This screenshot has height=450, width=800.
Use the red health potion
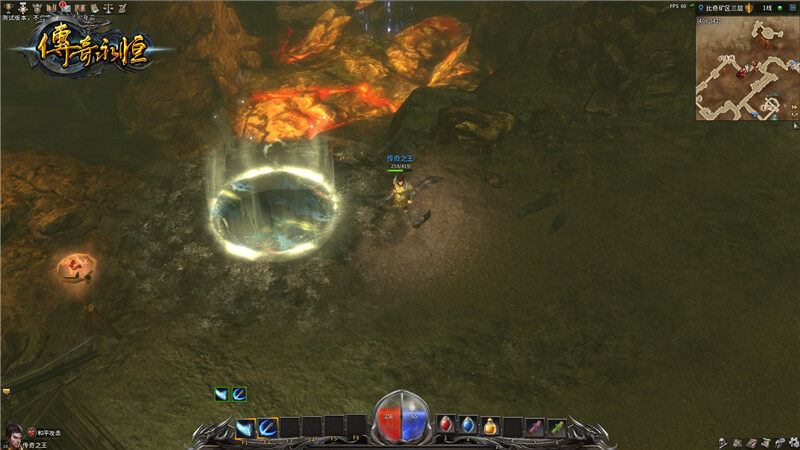pyautogui.click(x=446, y=426)
